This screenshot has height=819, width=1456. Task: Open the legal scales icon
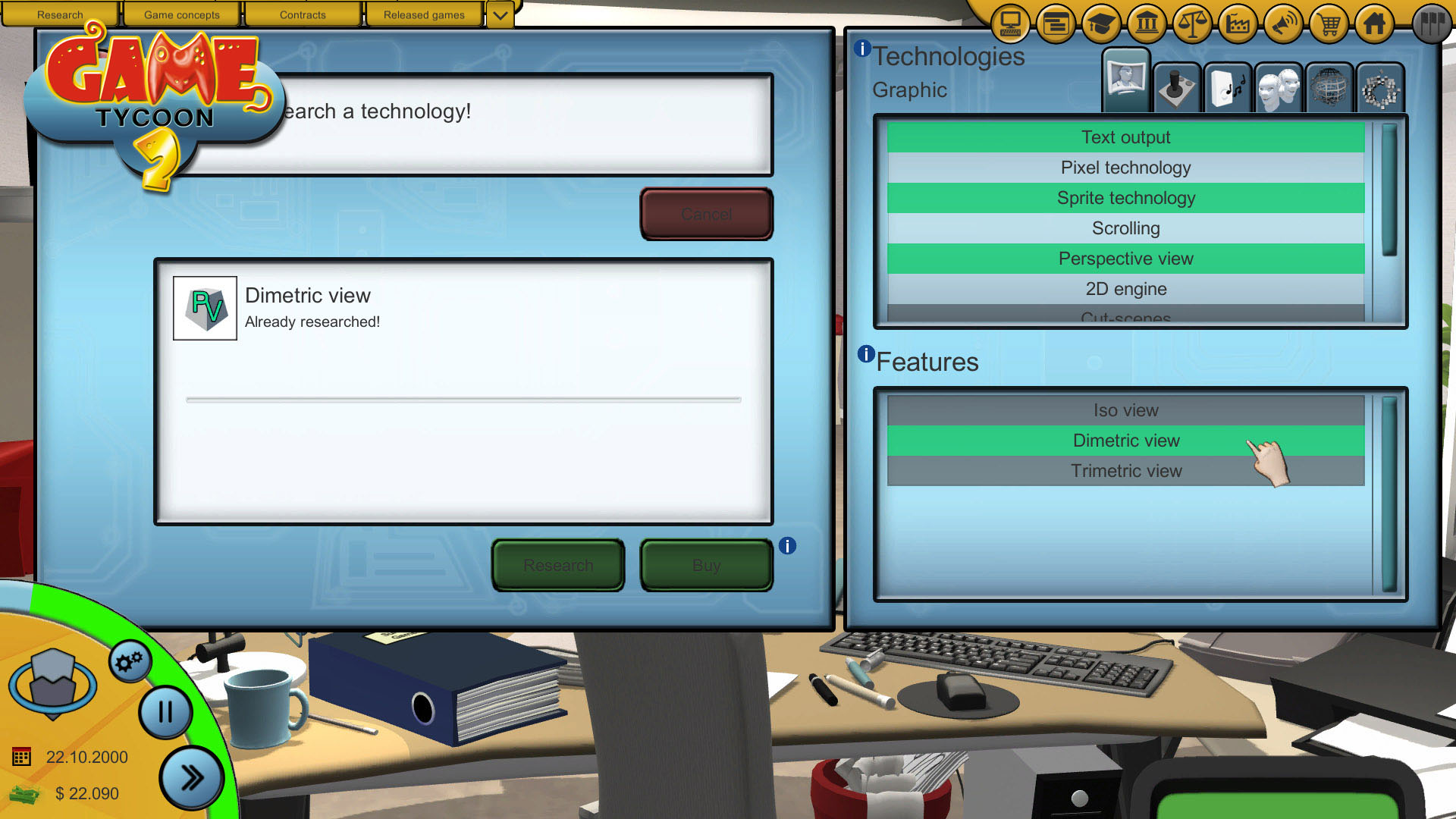(1191, 24)
